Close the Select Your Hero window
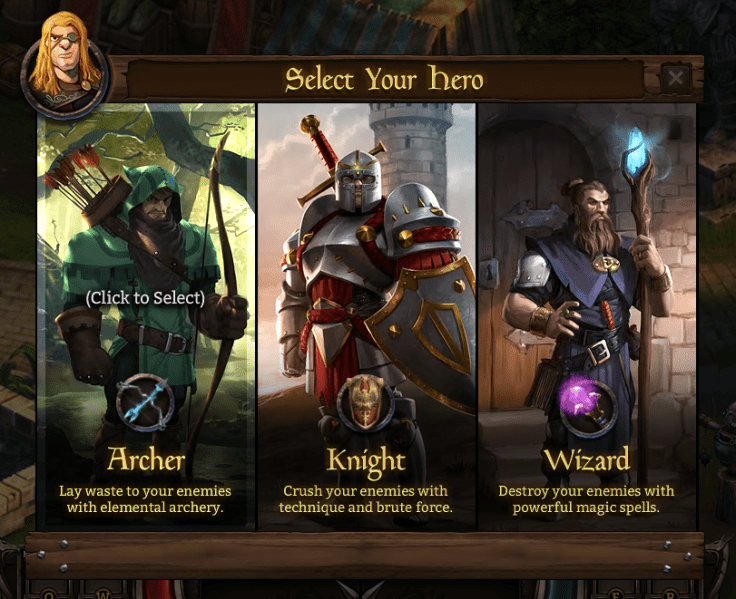Image resolution: width=736 pixels, height=599 pixels. (676, 78)
